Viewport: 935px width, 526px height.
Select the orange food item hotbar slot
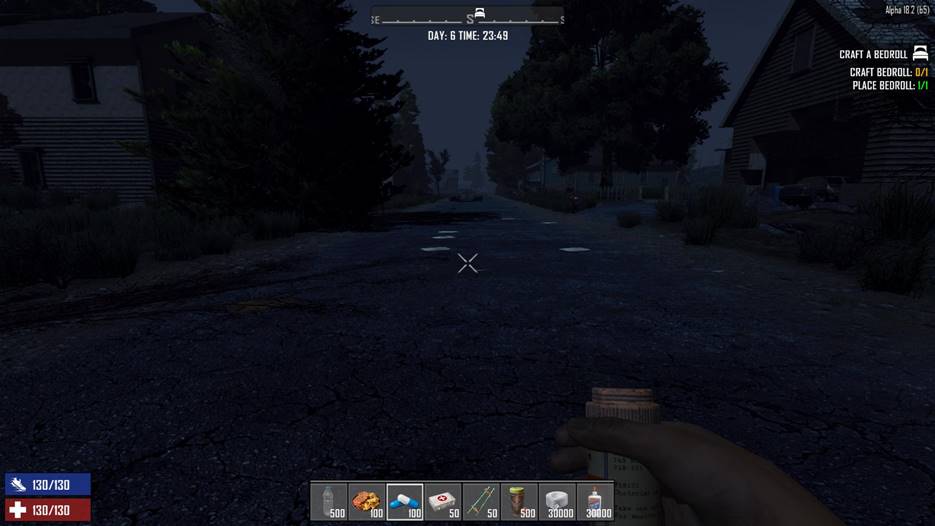pos(367,501)
